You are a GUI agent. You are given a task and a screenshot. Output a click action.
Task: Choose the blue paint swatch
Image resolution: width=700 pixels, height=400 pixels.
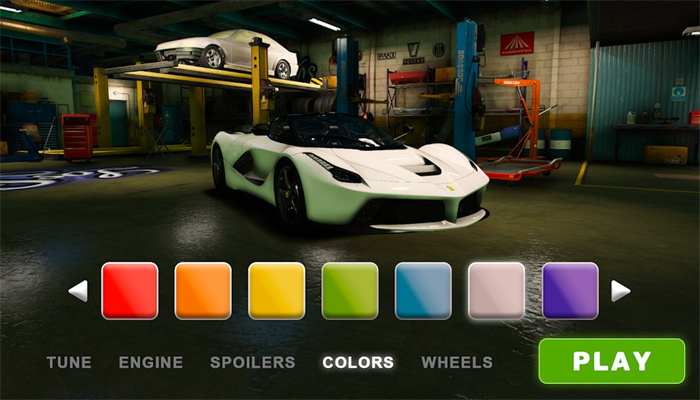click(424, 291)
